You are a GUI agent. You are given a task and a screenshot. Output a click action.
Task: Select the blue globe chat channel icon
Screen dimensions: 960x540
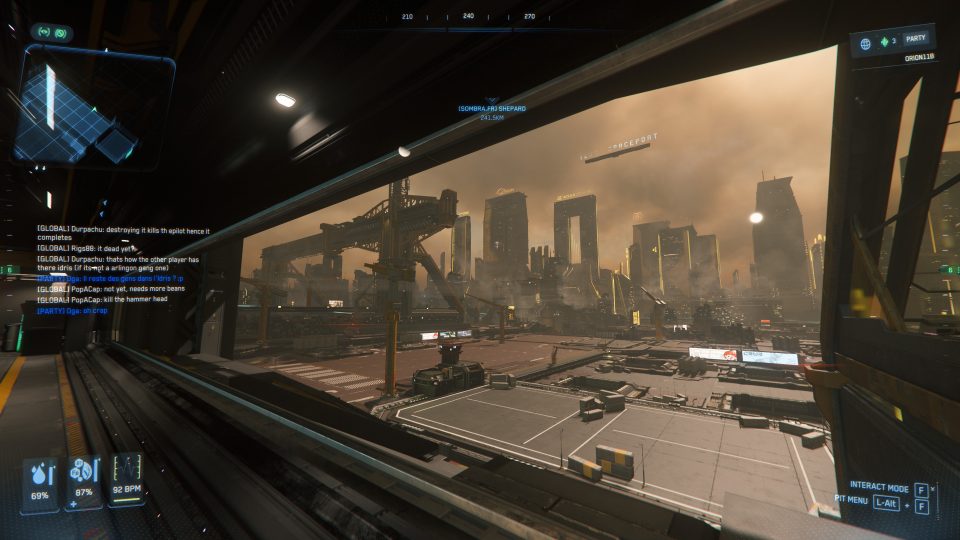pos(866,43)
